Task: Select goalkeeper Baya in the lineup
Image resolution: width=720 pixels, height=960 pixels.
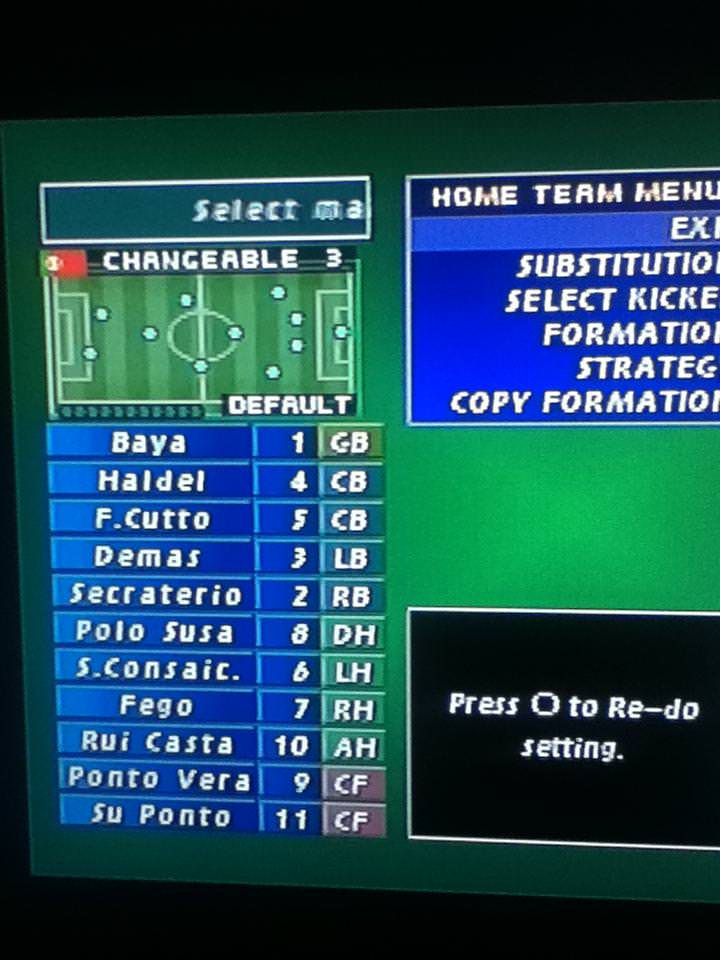Action: pos(149,442)
